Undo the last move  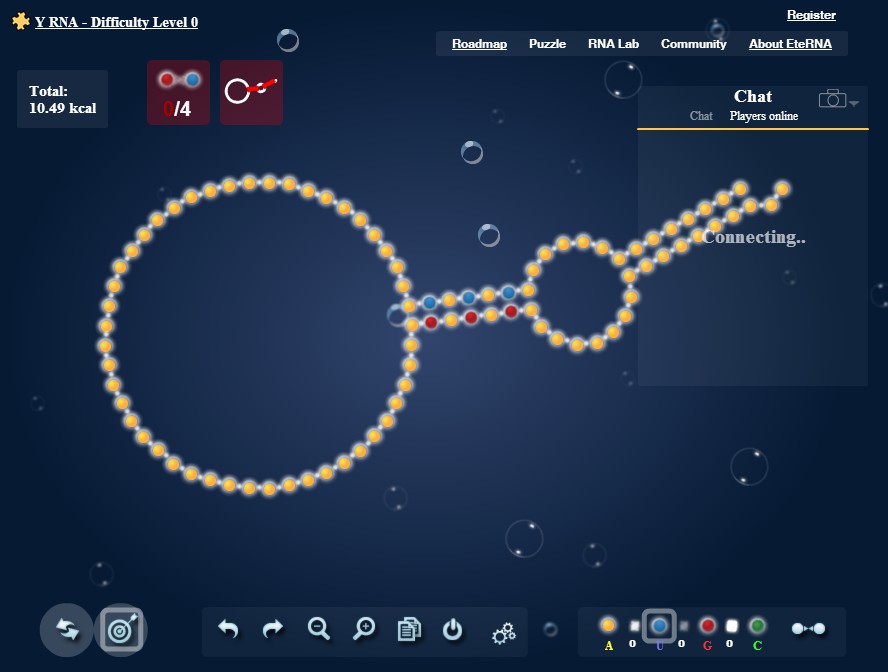(x=228, y=630)
